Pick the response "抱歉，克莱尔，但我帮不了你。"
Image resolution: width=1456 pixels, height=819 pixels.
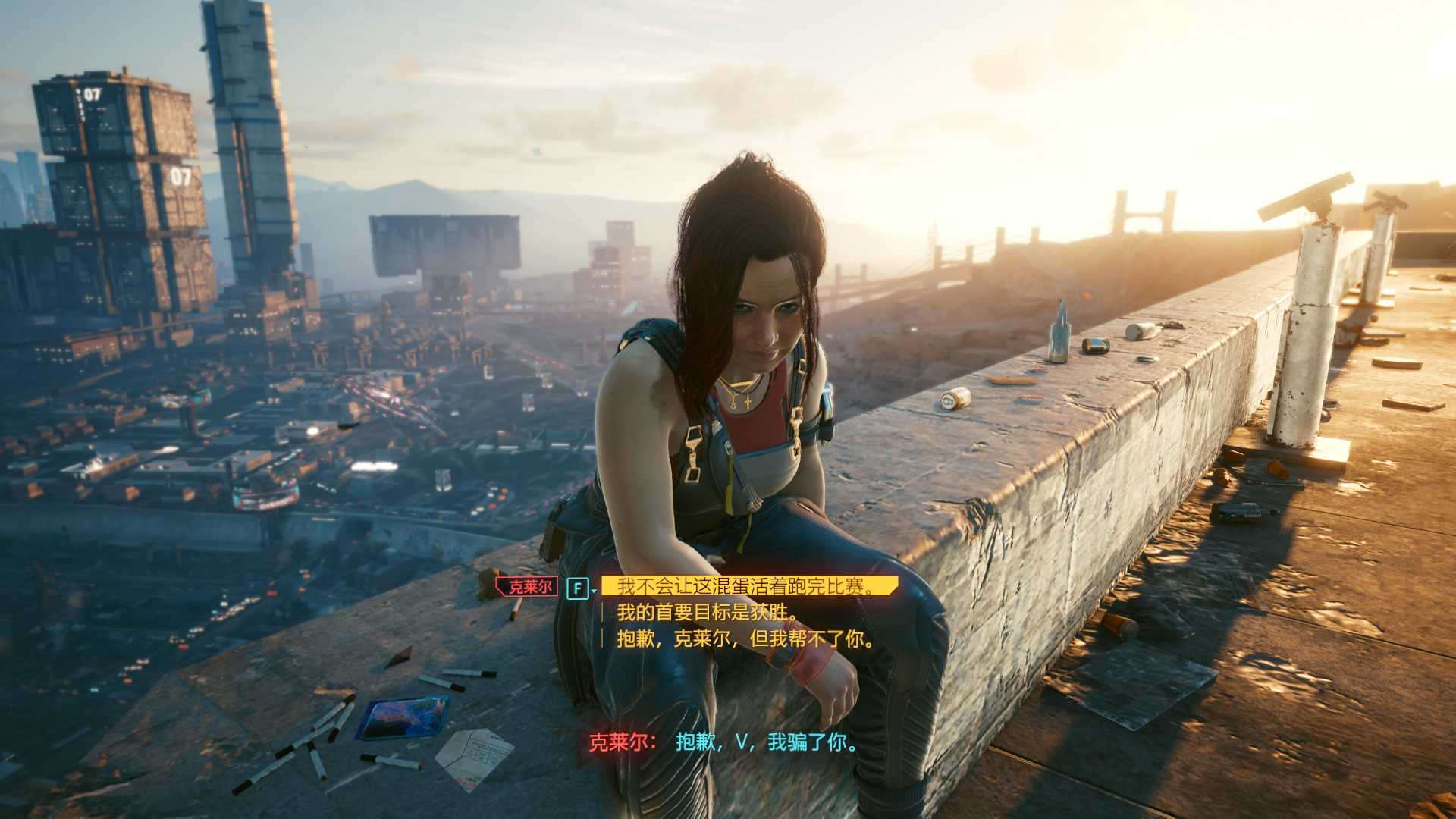[746, 639]
